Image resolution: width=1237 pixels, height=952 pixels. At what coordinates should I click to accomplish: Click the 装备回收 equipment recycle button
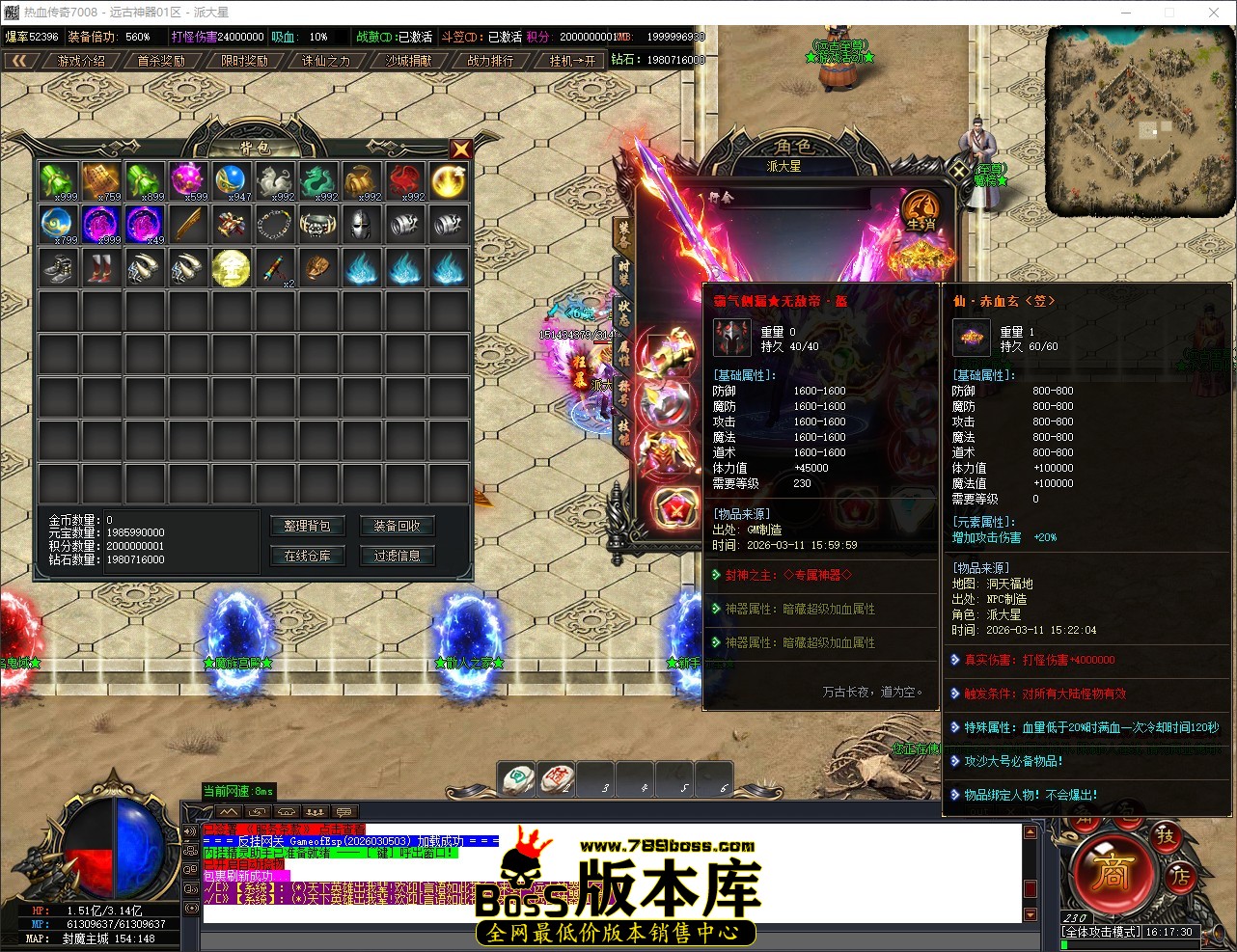click(x=397, y=526)
